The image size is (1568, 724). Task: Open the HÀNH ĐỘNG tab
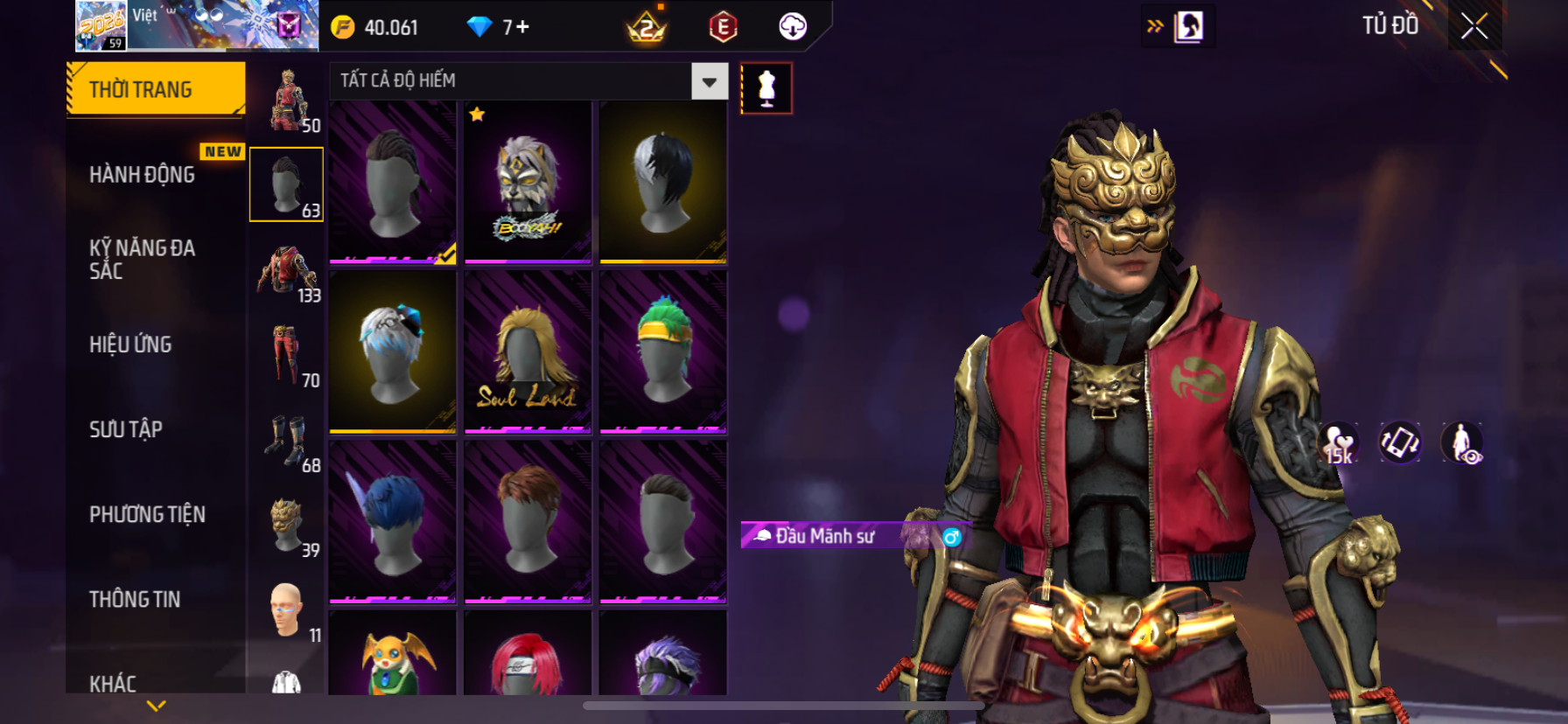click(143, 175)
